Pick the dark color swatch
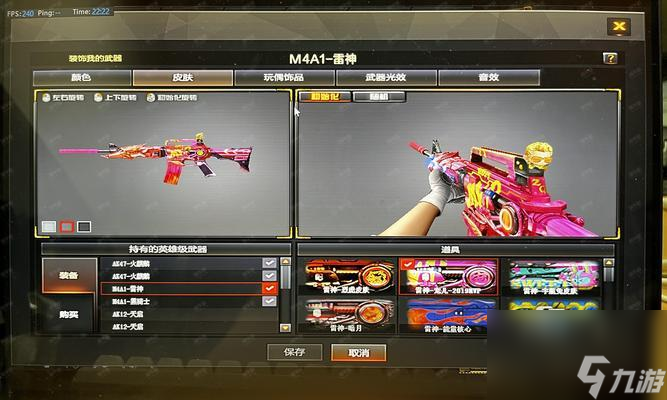Viewport: 667px width, 400px height. 84,227
